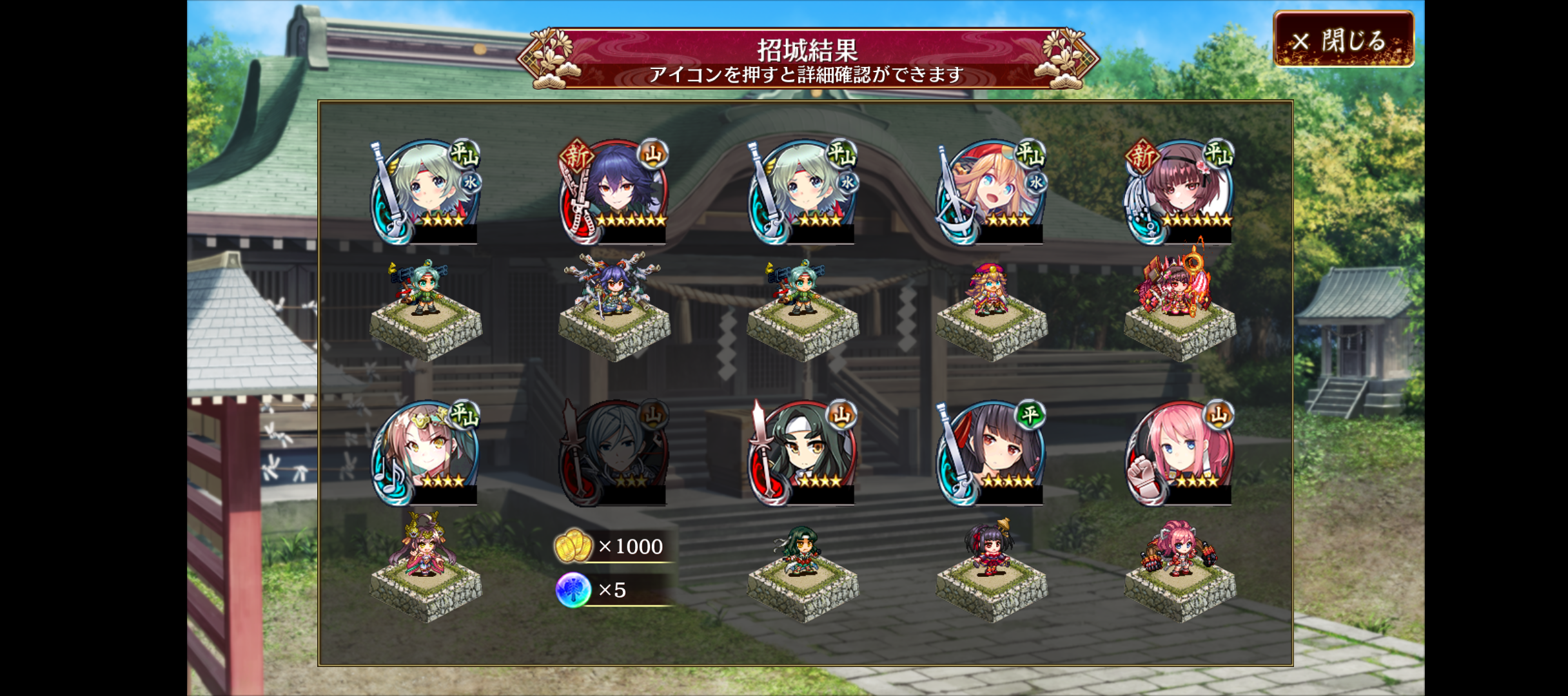
Task: Inspect the music-note girl with hair ornaments
Action: coord(426,452)
